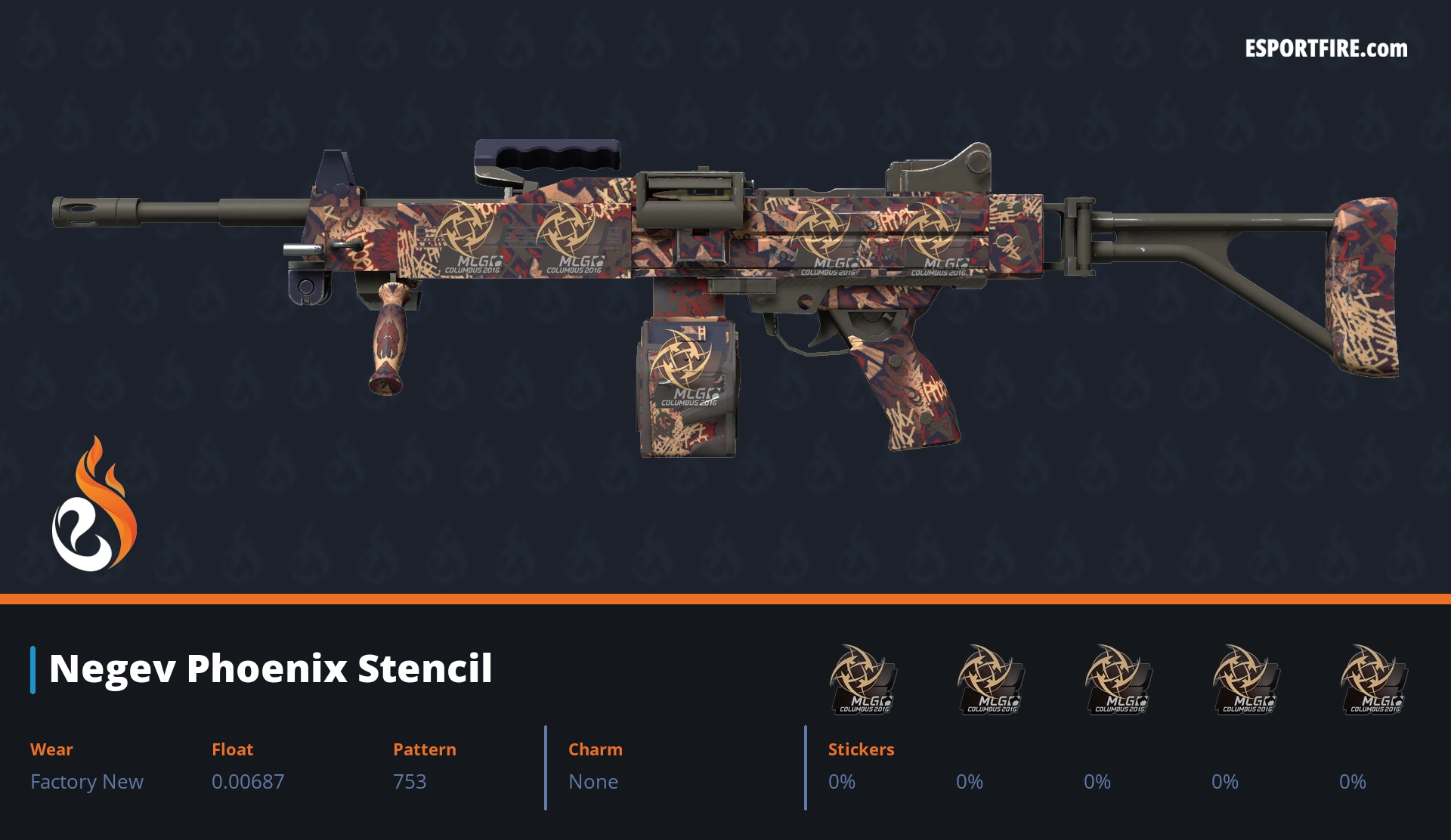This screenshot has width=1451, height=840.
Task: Click the Esportfire flame logo
Action: 94,506
